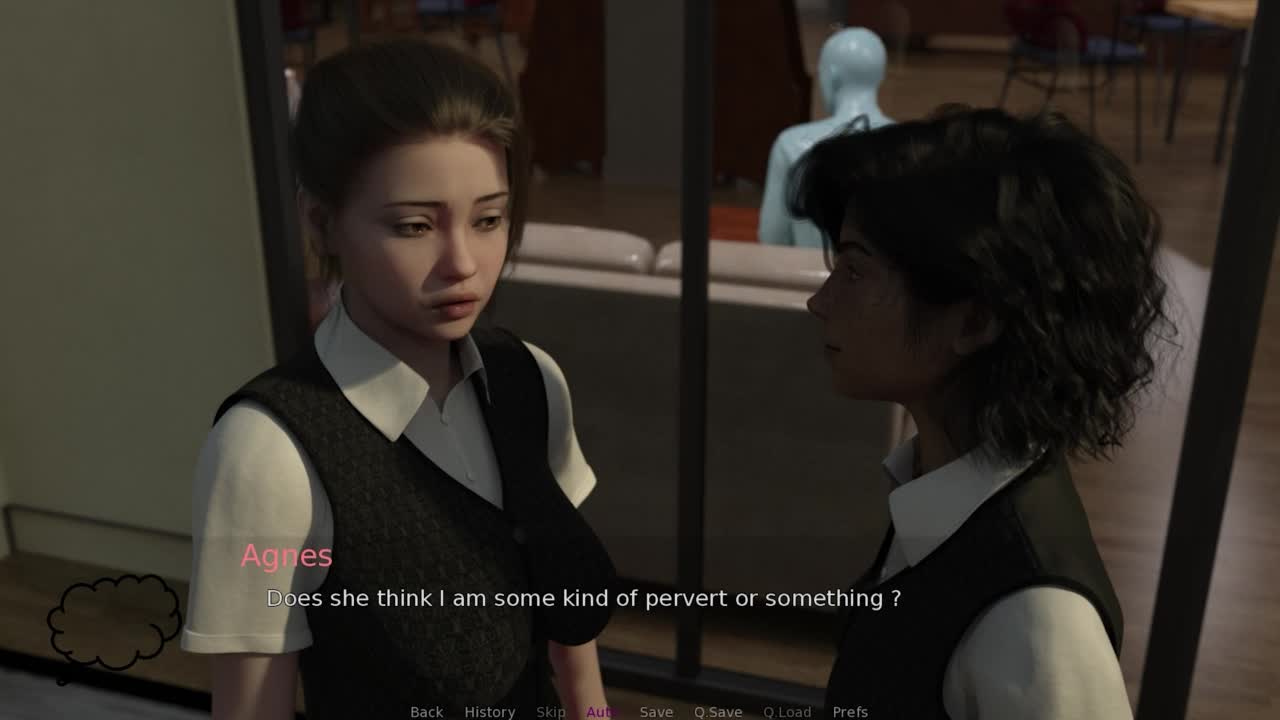This screenshot has height=720, width=1280.
Task: Go back to the previous dialogue line
Action: (426, 711)
